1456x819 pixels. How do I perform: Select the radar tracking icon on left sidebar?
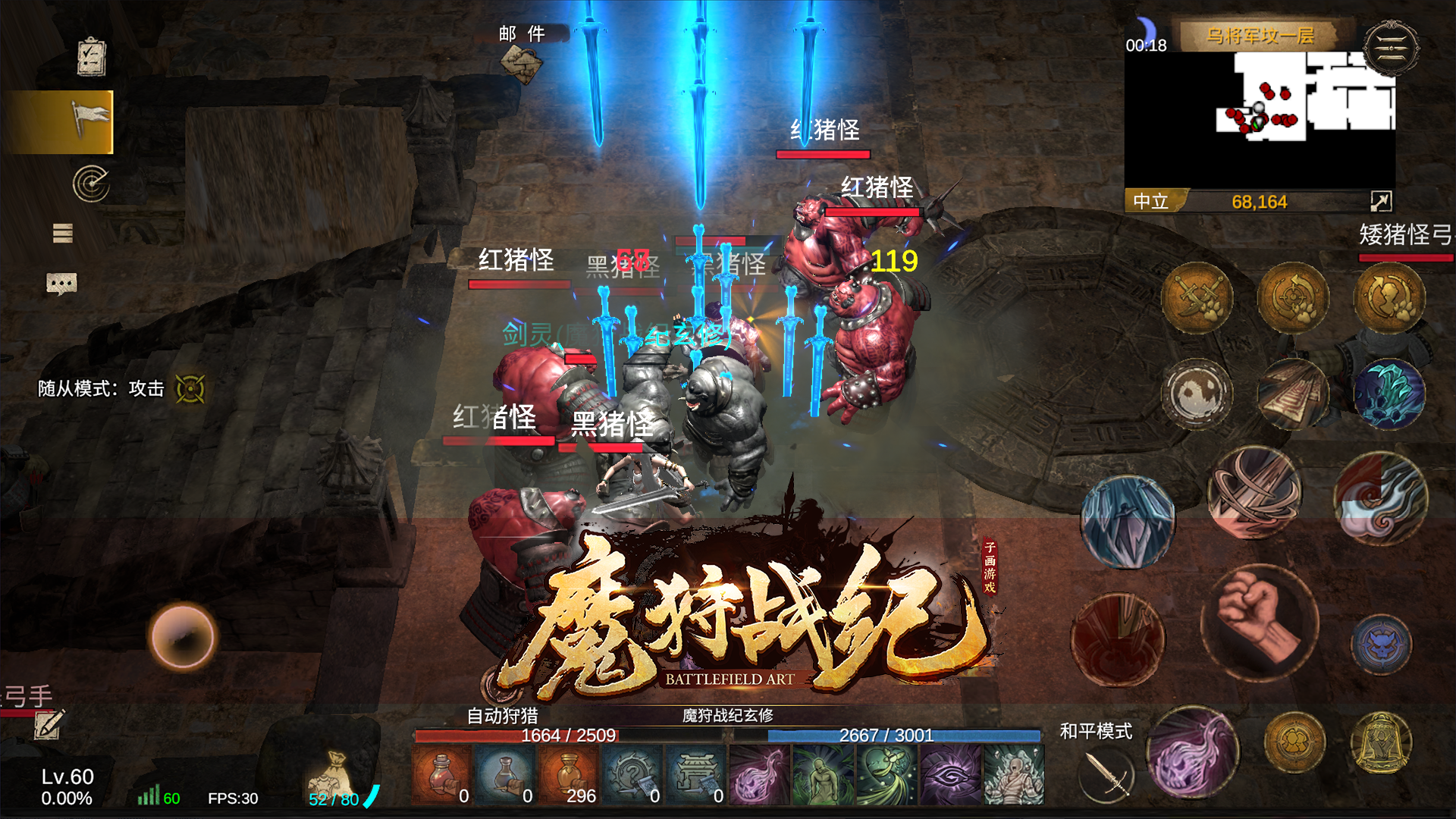[91, 182]
